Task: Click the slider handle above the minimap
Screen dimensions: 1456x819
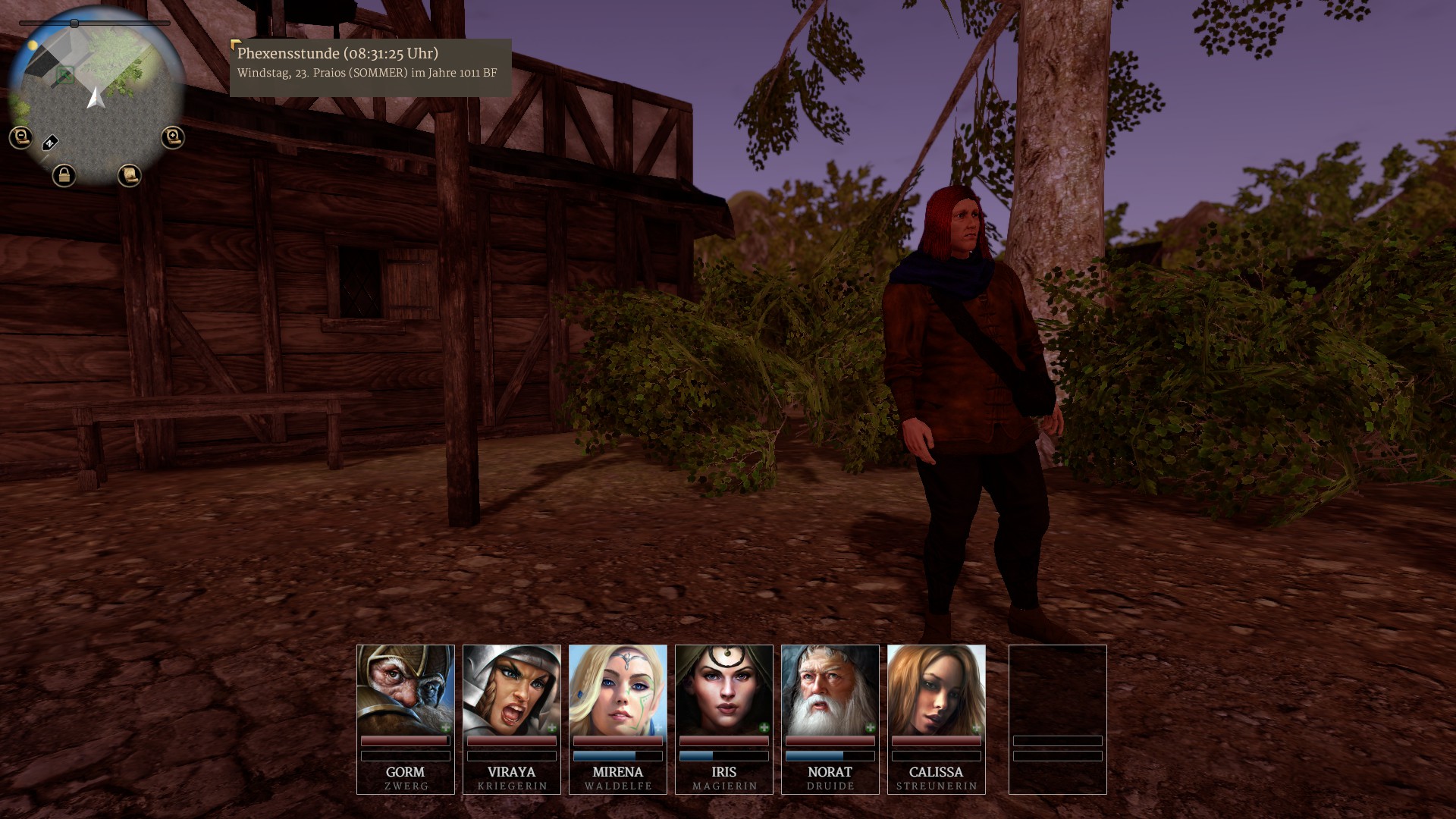Action: coord(74,24)
